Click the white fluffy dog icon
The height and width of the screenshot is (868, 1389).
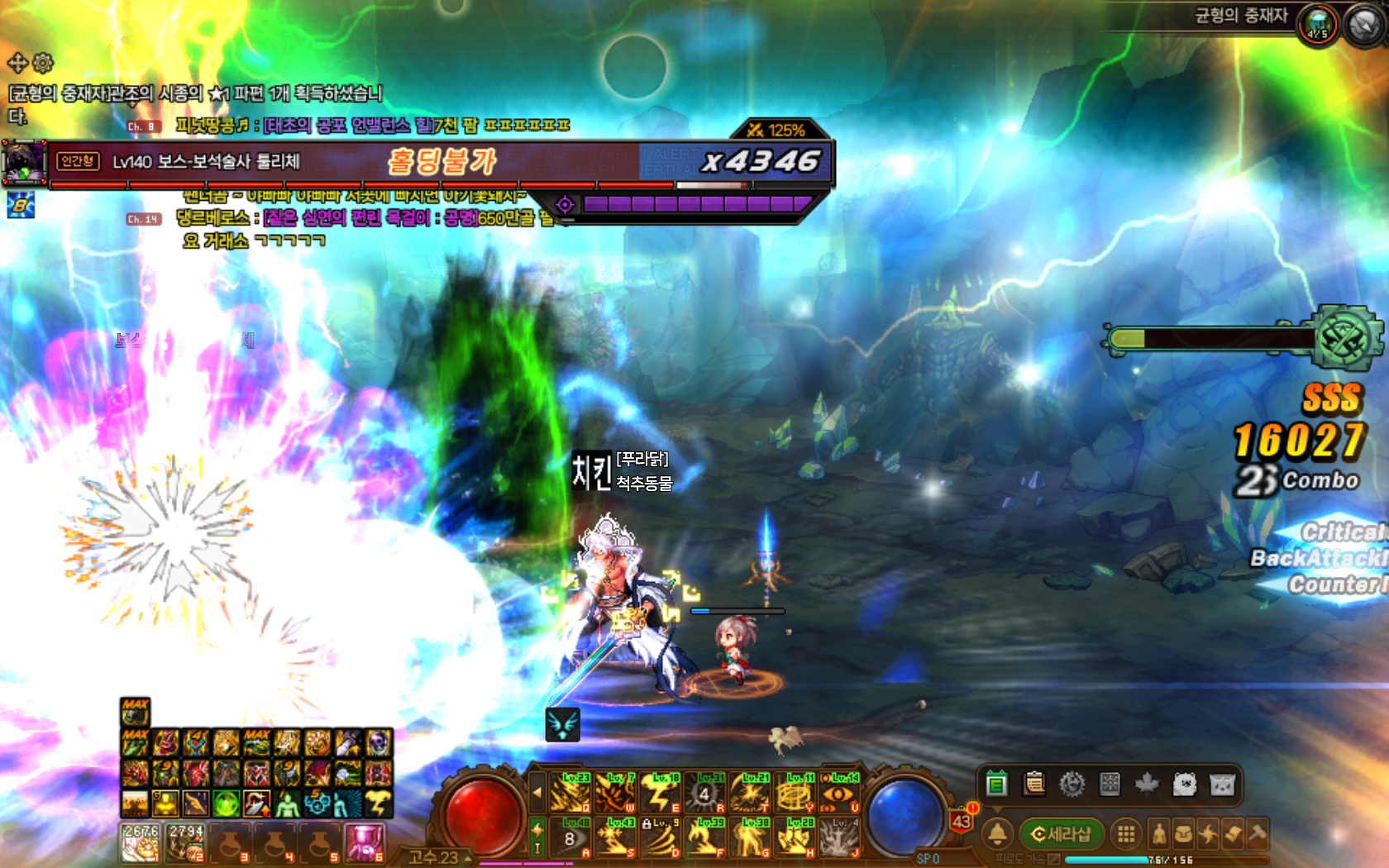pyautogui.click(x=1185, y=784)
